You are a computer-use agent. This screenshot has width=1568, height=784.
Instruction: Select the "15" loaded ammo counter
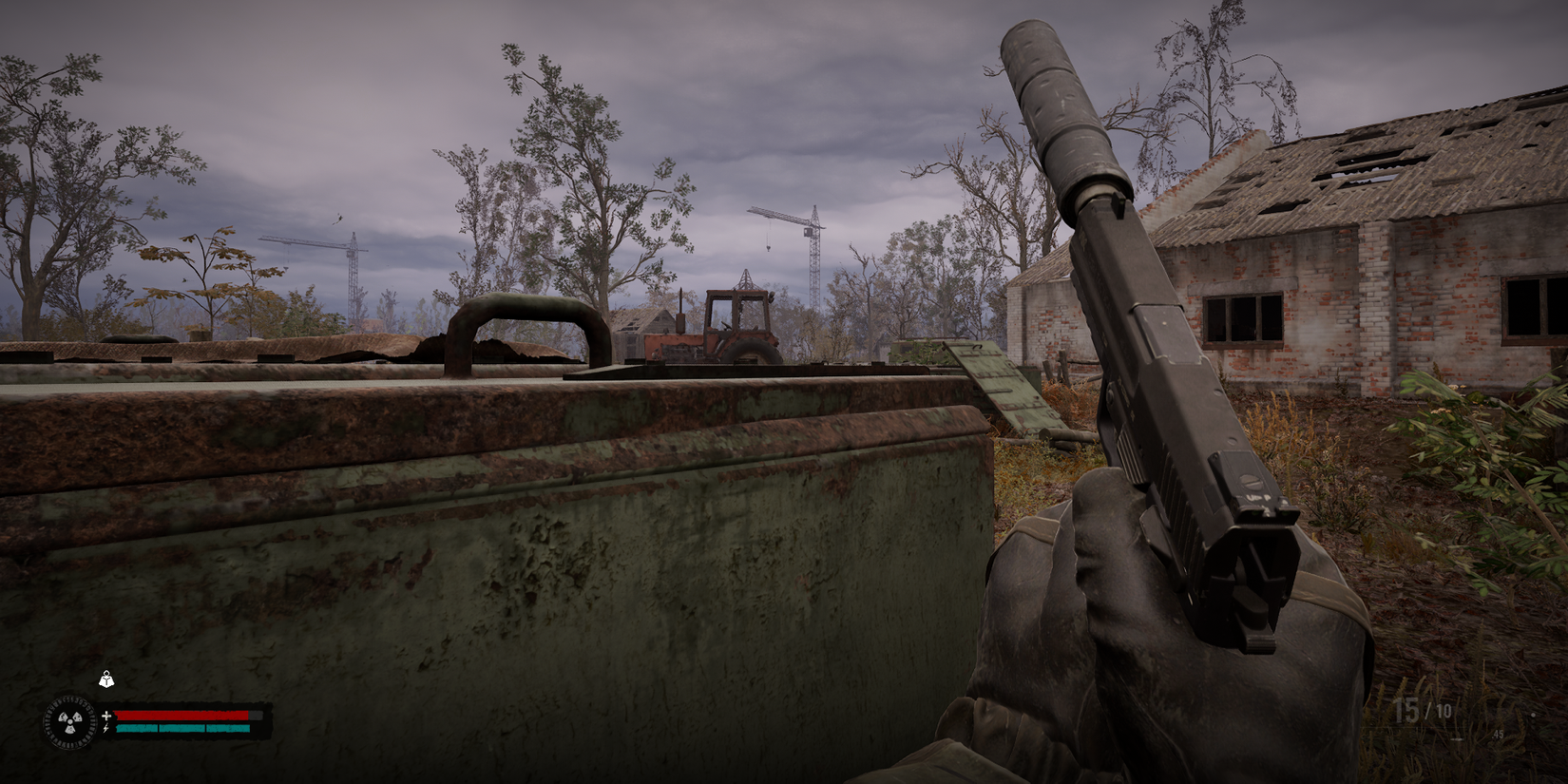tap(1406, 709)
